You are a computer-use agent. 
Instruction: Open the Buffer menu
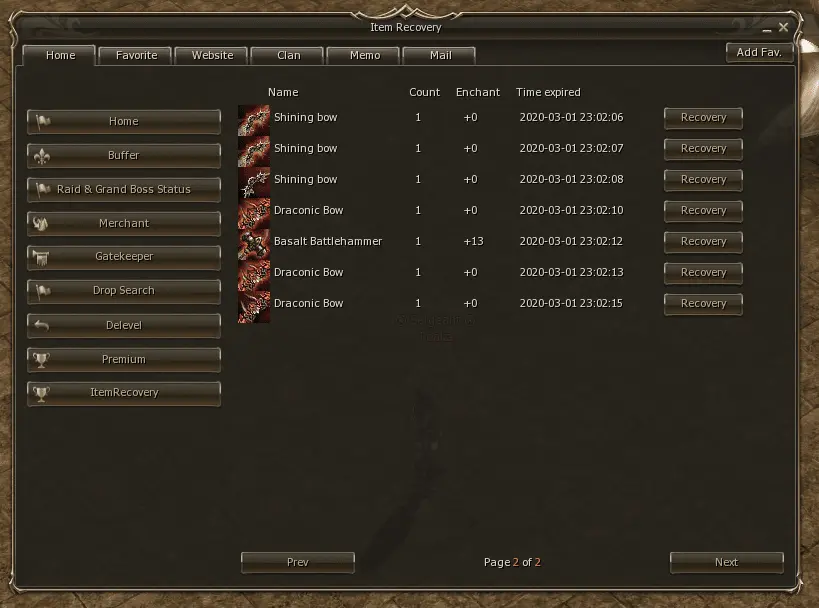124,155
